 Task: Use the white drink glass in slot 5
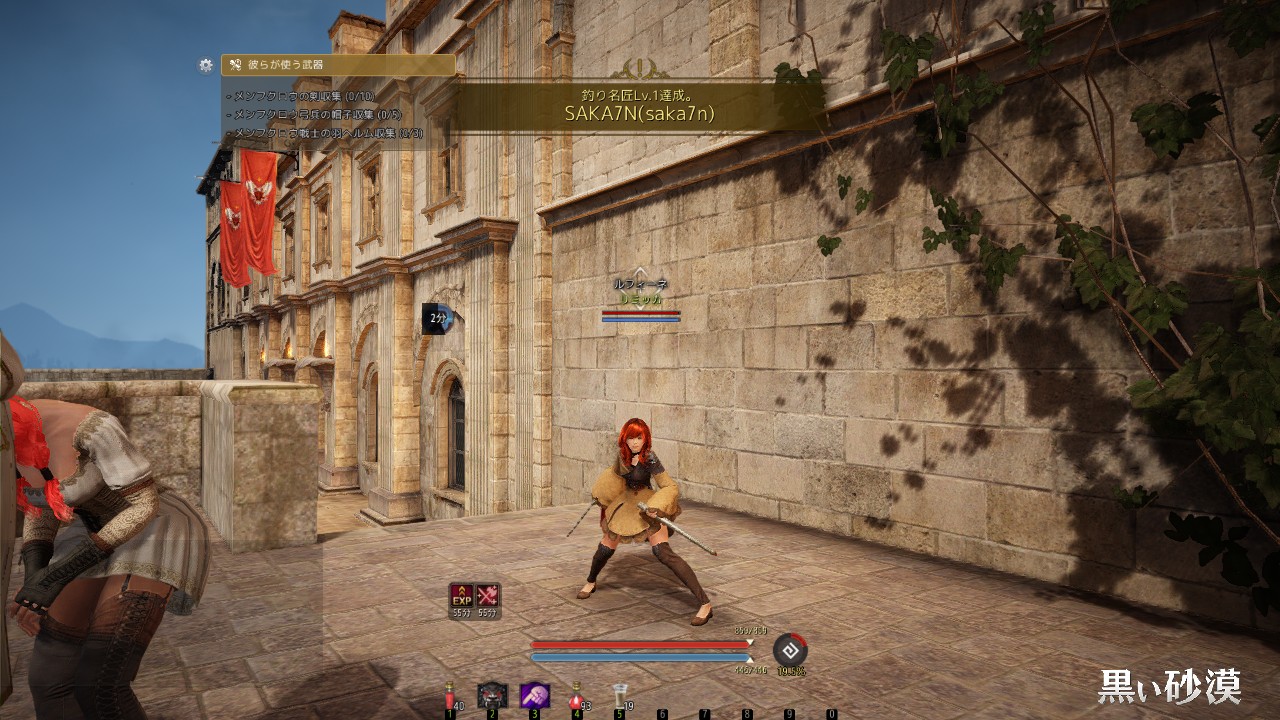(x=619, y=694)
